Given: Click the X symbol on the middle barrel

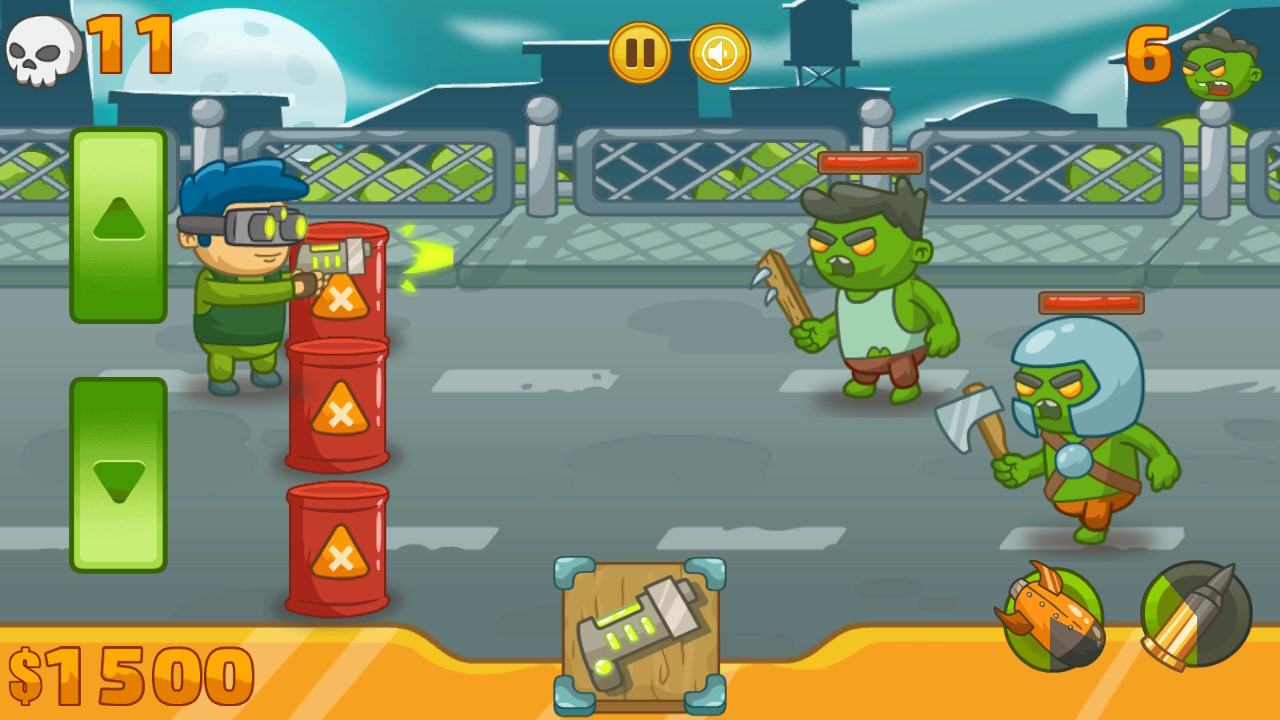Looking at the screenshot, I should tap(340, 415).
